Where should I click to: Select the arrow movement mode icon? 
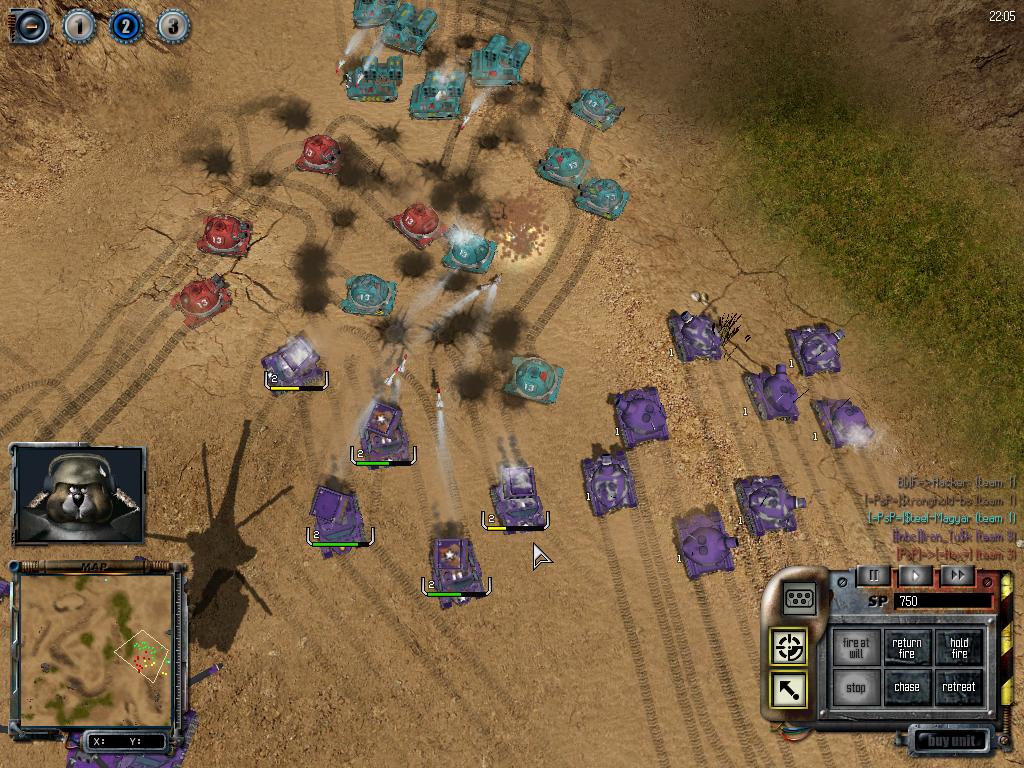789,690
